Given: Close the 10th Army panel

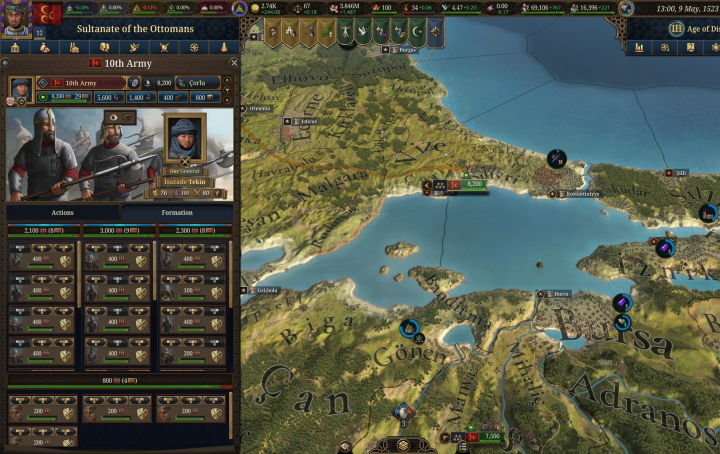Looking at the screenshot, I should [234, 63].
